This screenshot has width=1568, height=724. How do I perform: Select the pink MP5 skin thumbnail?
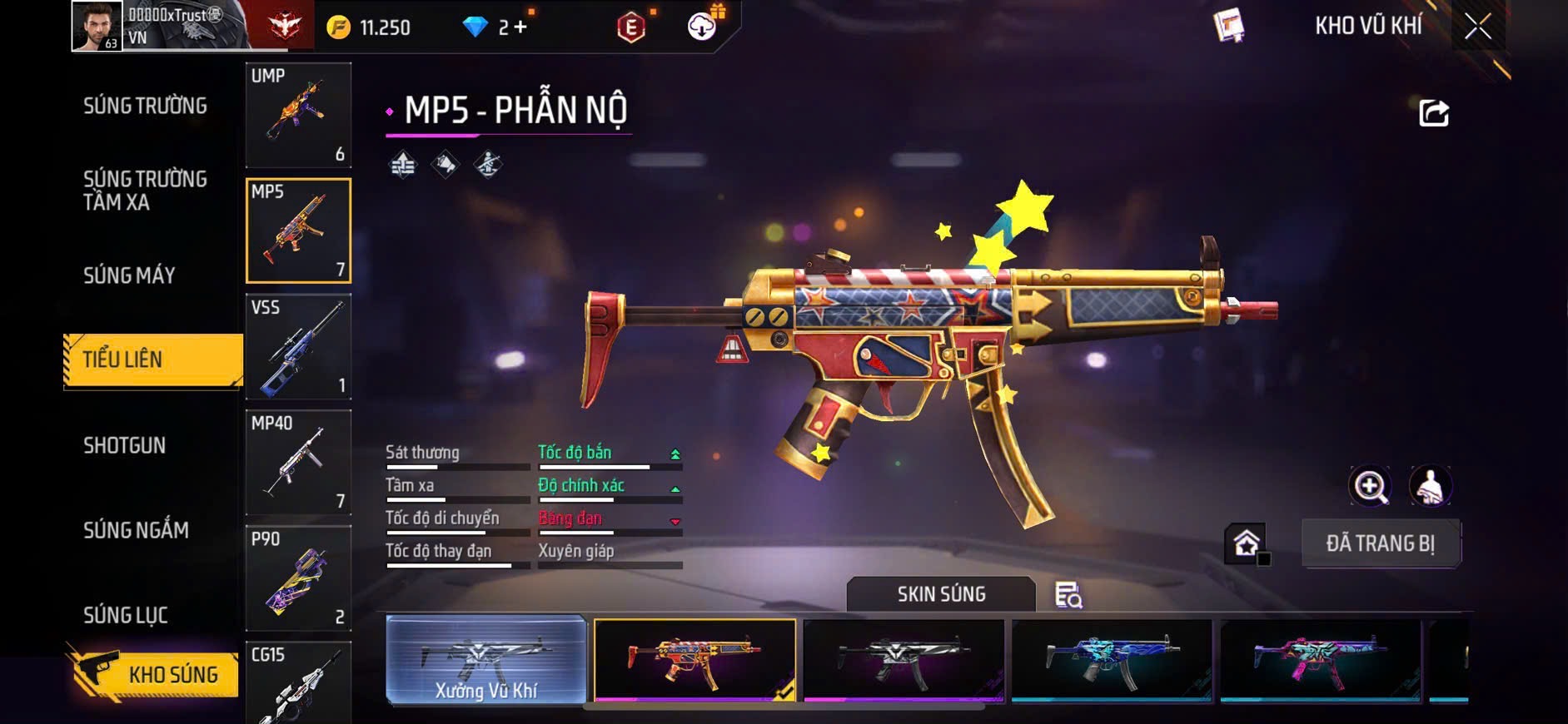coord(1320,660)
